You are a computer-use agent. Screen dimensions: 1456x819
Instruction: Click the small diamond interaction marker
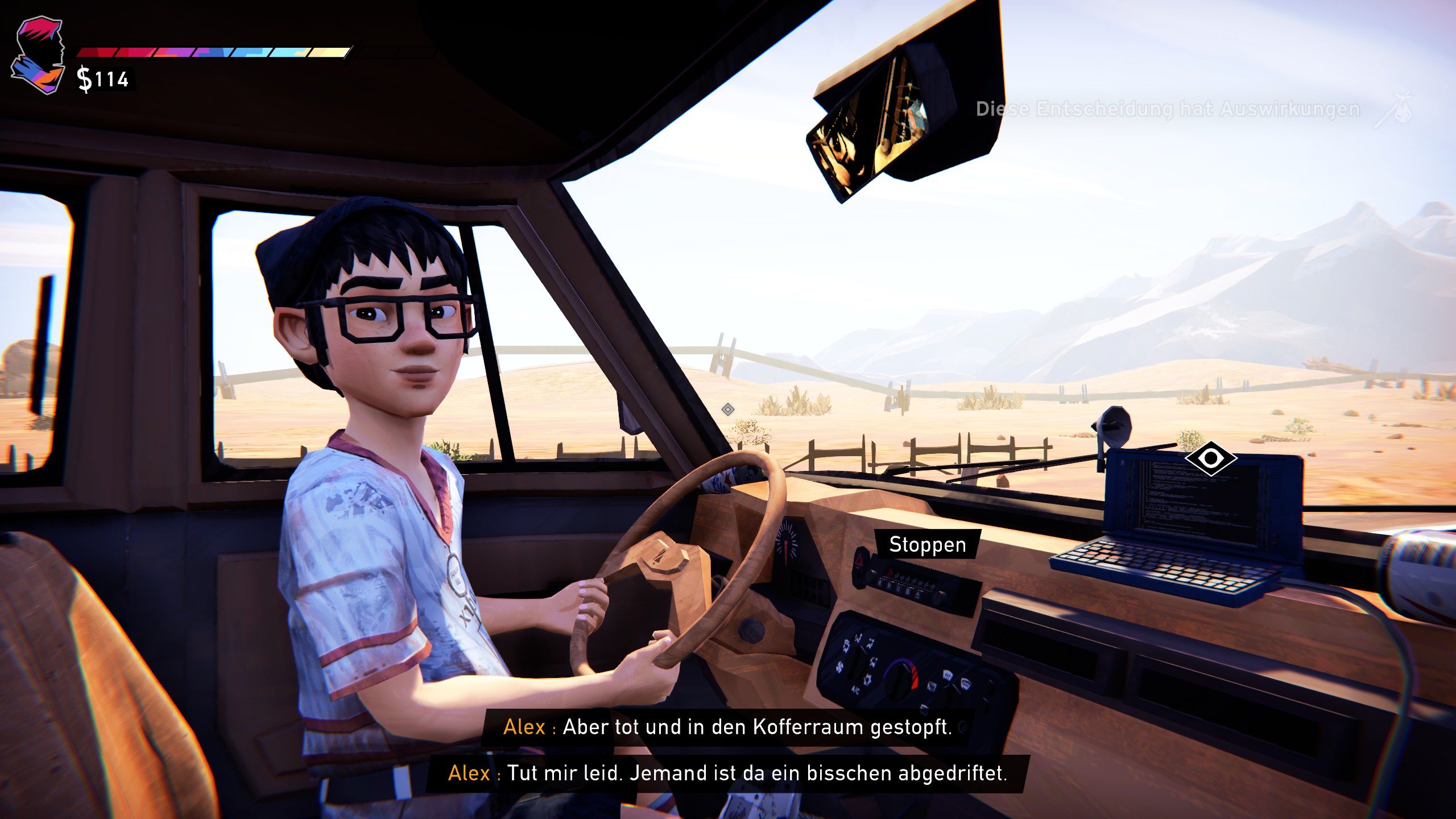pos(727,409)
